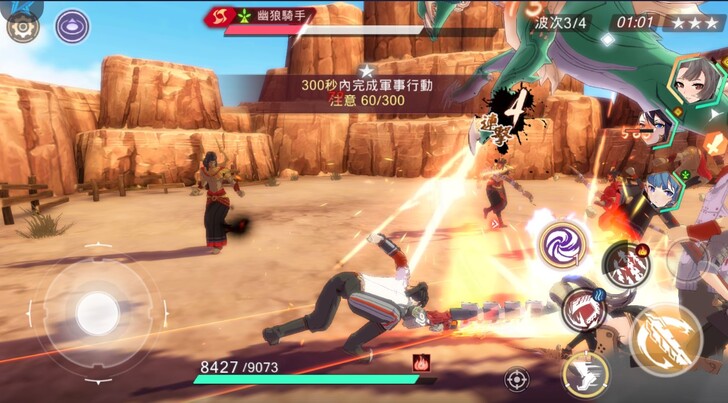Use the claw skill with flame badge
The image size is (728, 403).
click(626, 263)
